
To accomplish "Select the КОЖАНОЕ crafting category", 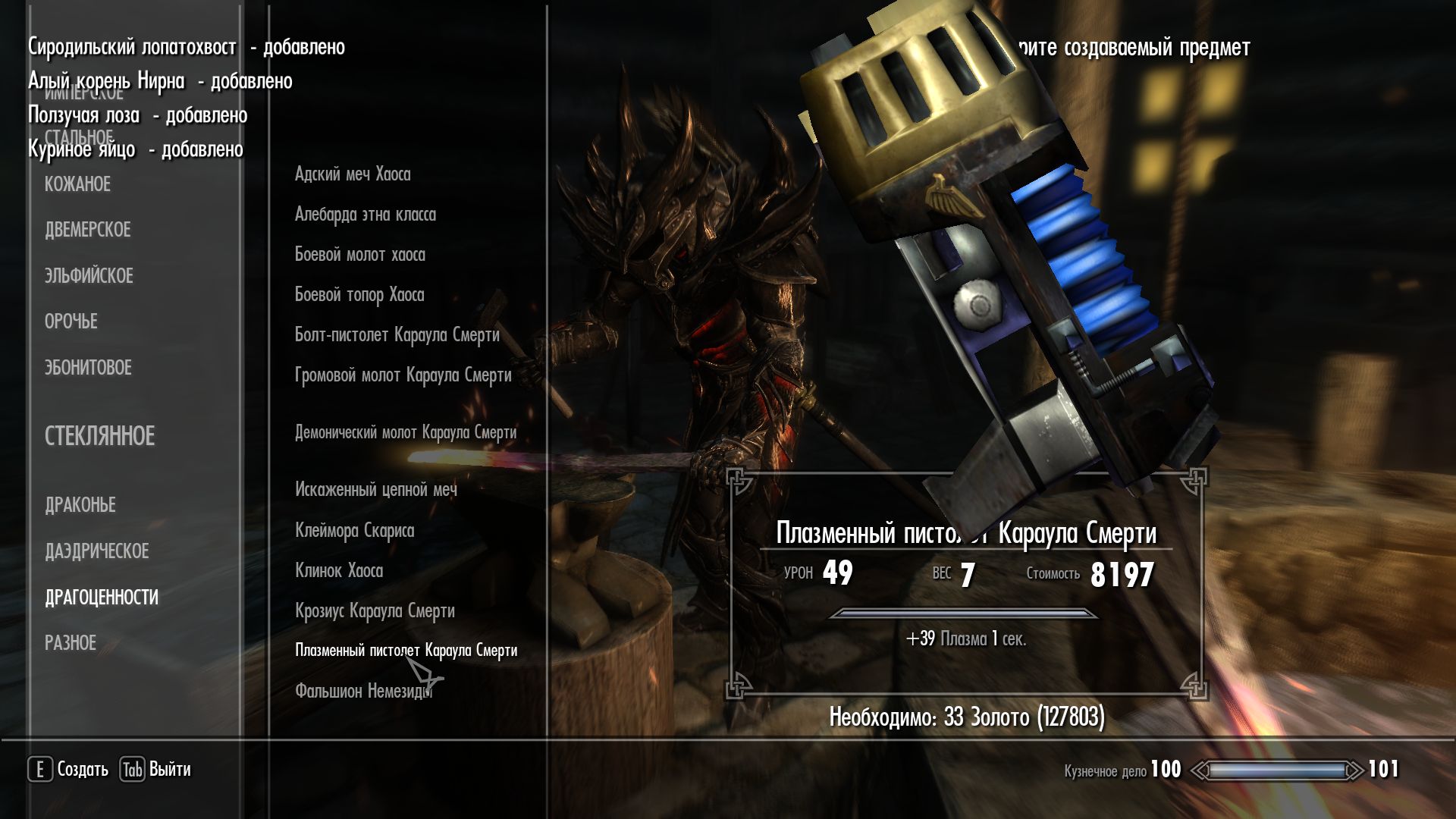I will coord(77,184).
